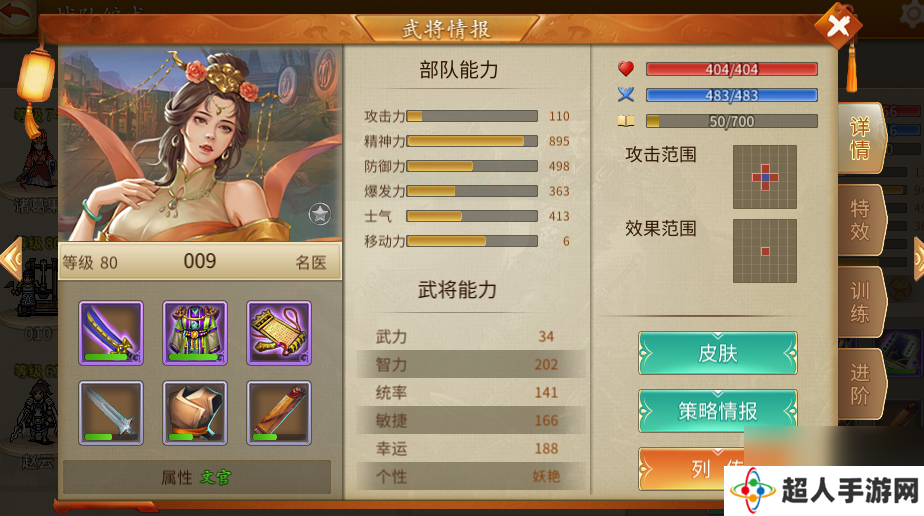Open the 策略情报 strategy info
Image resolution: width=924 pixels, height=516 pixels.
(717, 411)
